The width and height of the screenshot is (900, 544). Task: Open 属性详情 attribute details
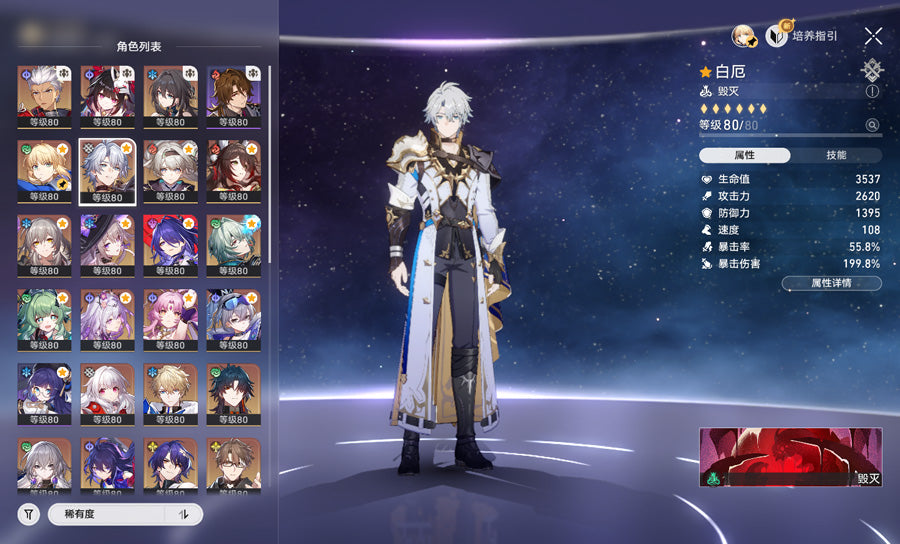(831, 283)
